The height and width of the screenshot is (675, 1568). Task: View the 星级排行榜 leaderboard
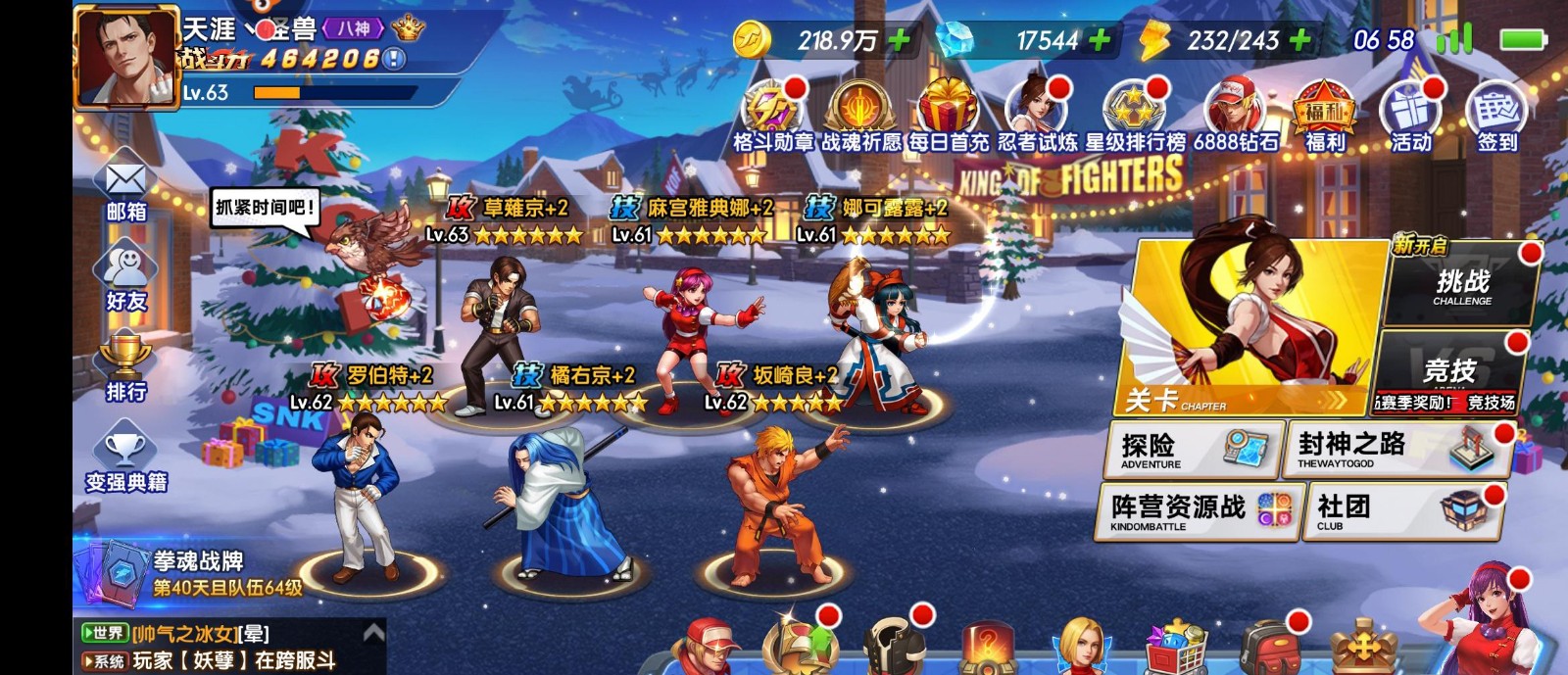pyautogui.click(x=1134, y=116)
